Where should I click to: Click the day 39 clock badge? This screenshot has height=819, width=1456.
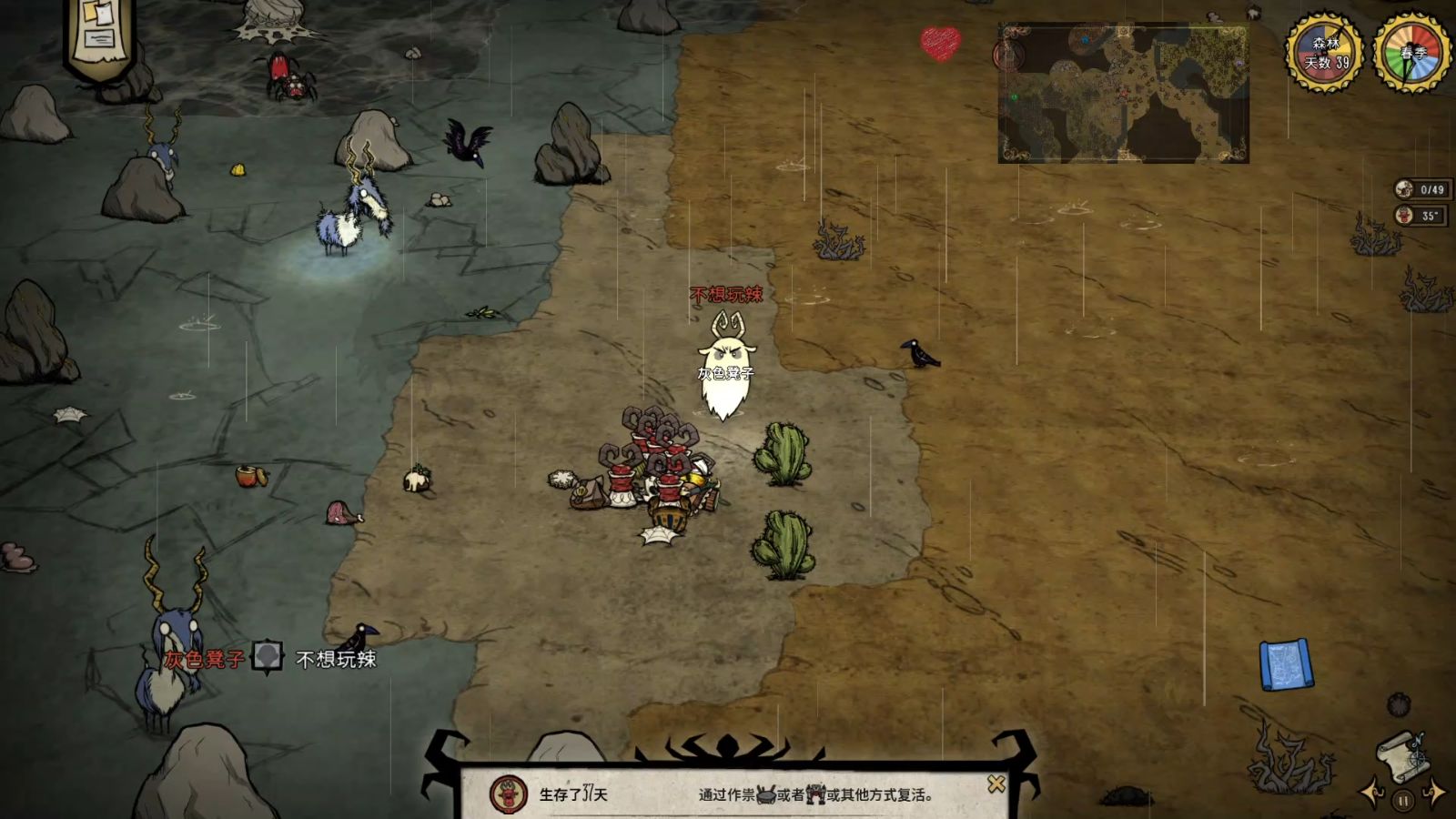[x=1324, y=53]
